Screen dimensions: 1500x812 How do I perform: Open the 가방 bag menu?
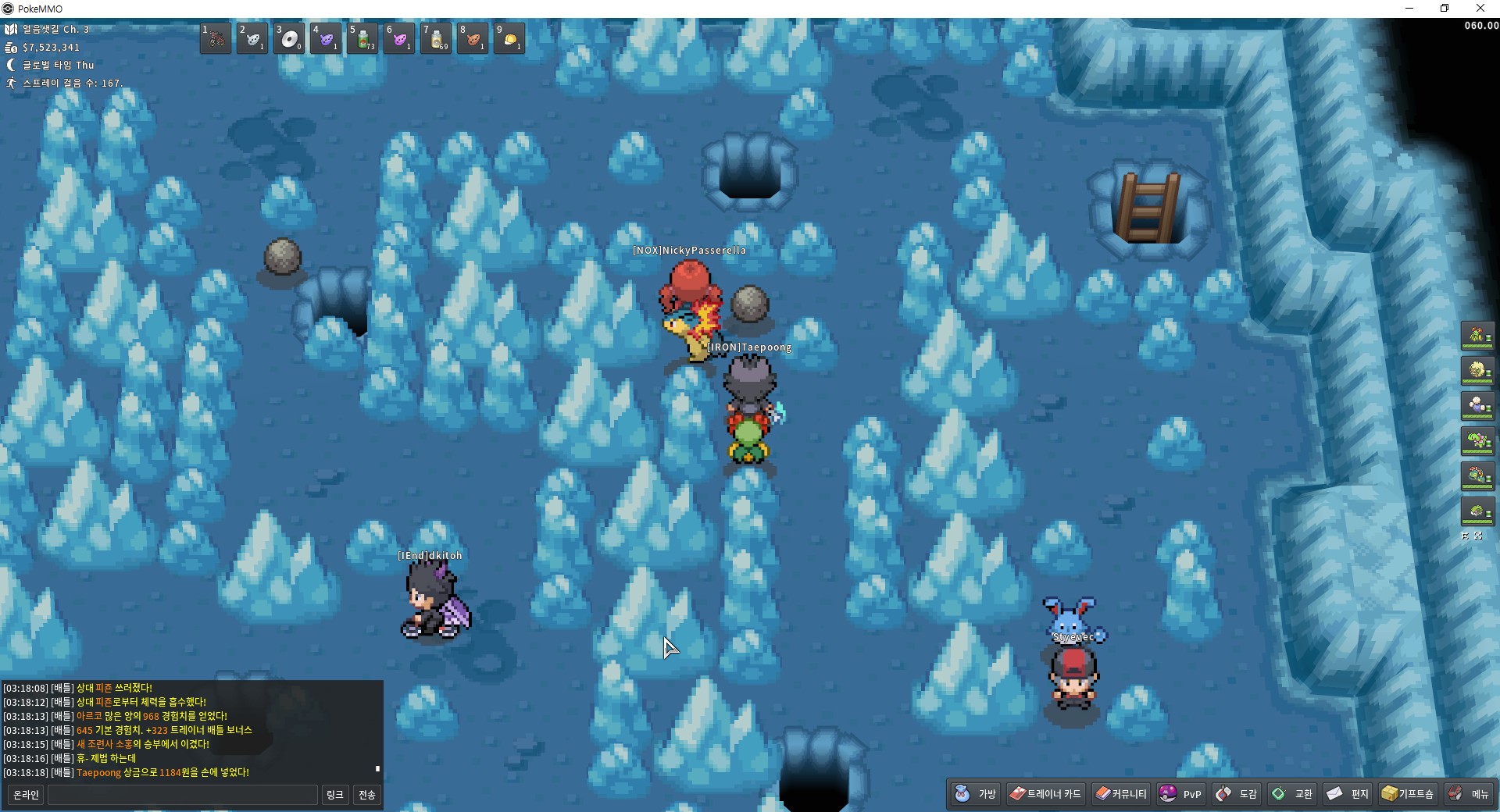pos(976,794)
